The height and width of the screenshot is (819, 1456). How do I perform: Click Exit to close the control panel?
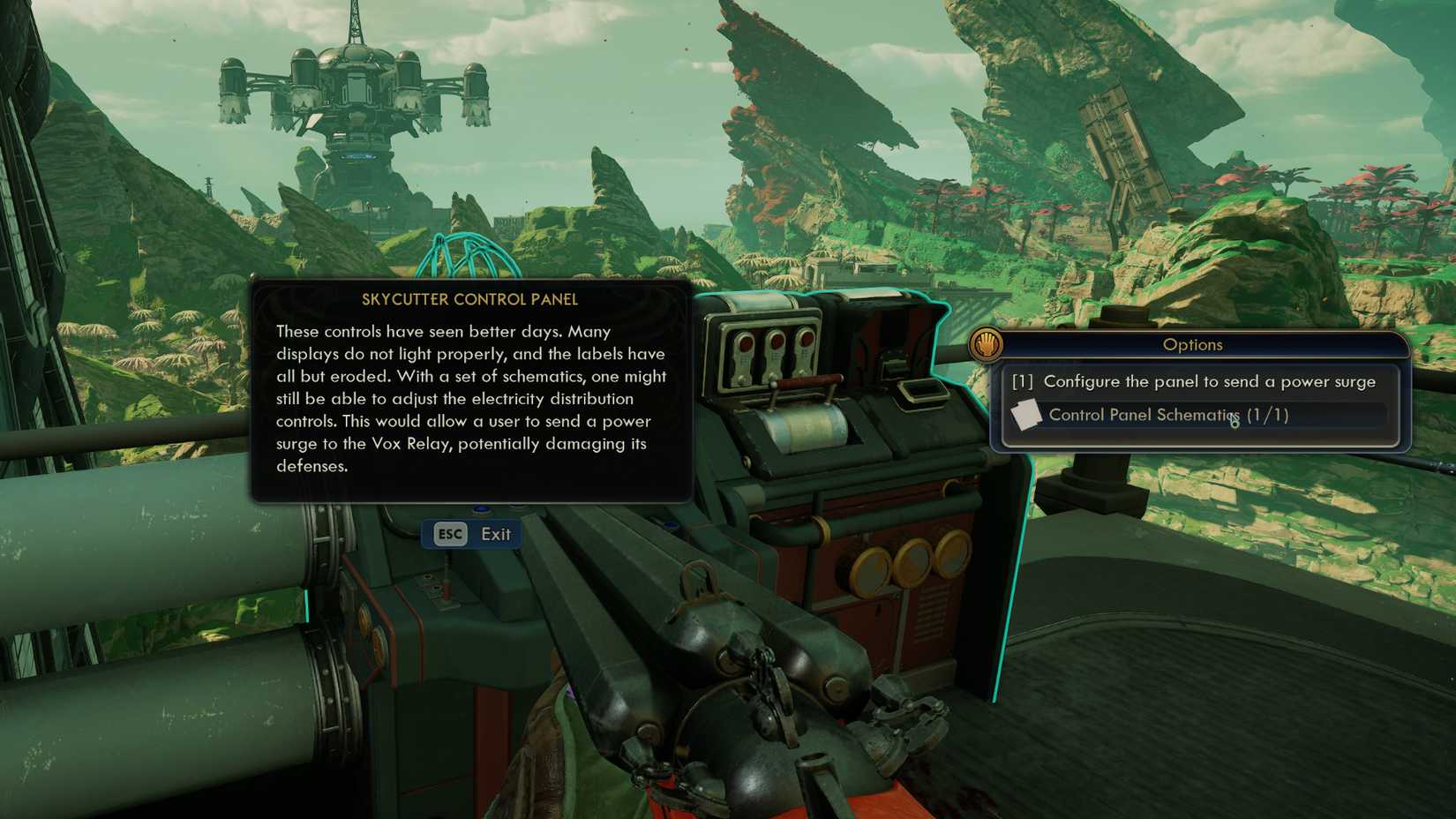pos(497,534)
